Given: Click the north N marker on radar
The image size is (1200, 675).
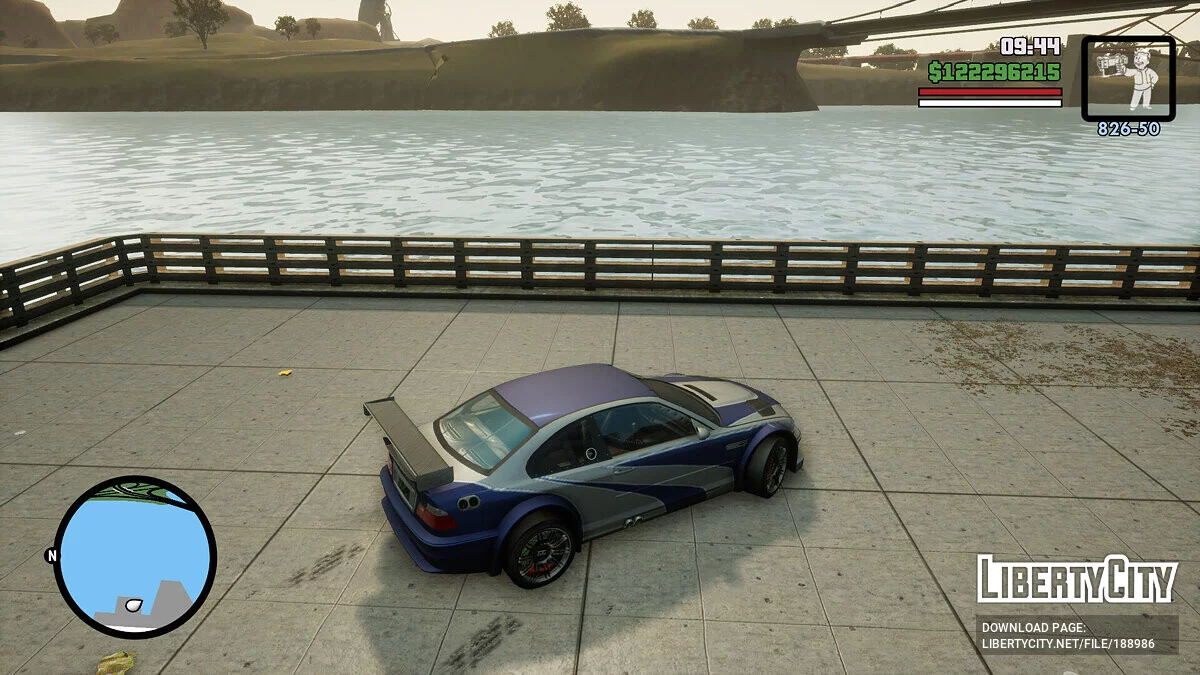Looking at the screenshot, I should (x=51, y=555).
